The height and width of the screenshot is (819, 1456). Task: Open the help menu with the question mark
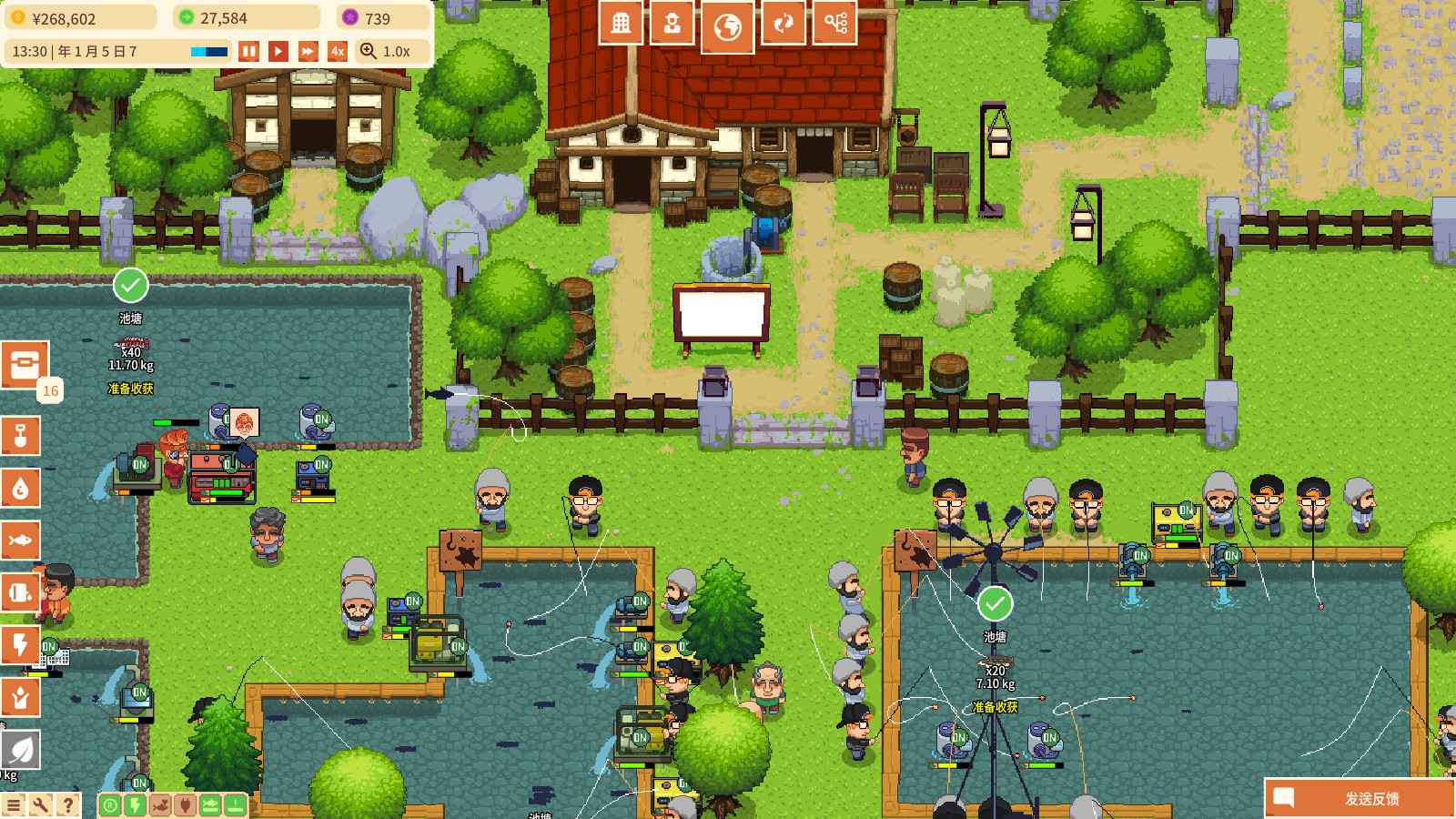(66, 804)
